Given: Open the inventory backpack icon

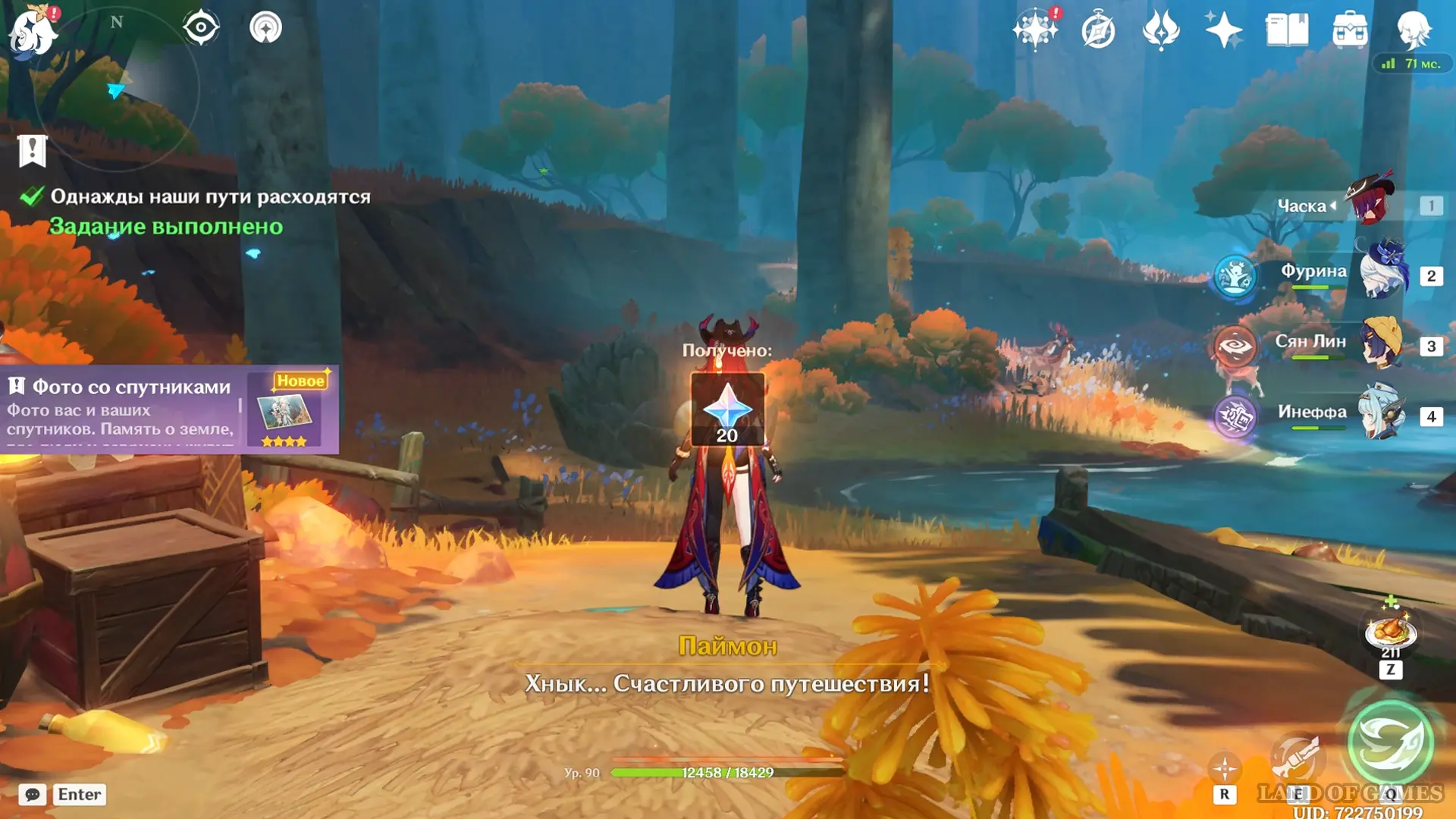Looking at the screenshot, I should pyautogui.click(x=1350, y=30).
